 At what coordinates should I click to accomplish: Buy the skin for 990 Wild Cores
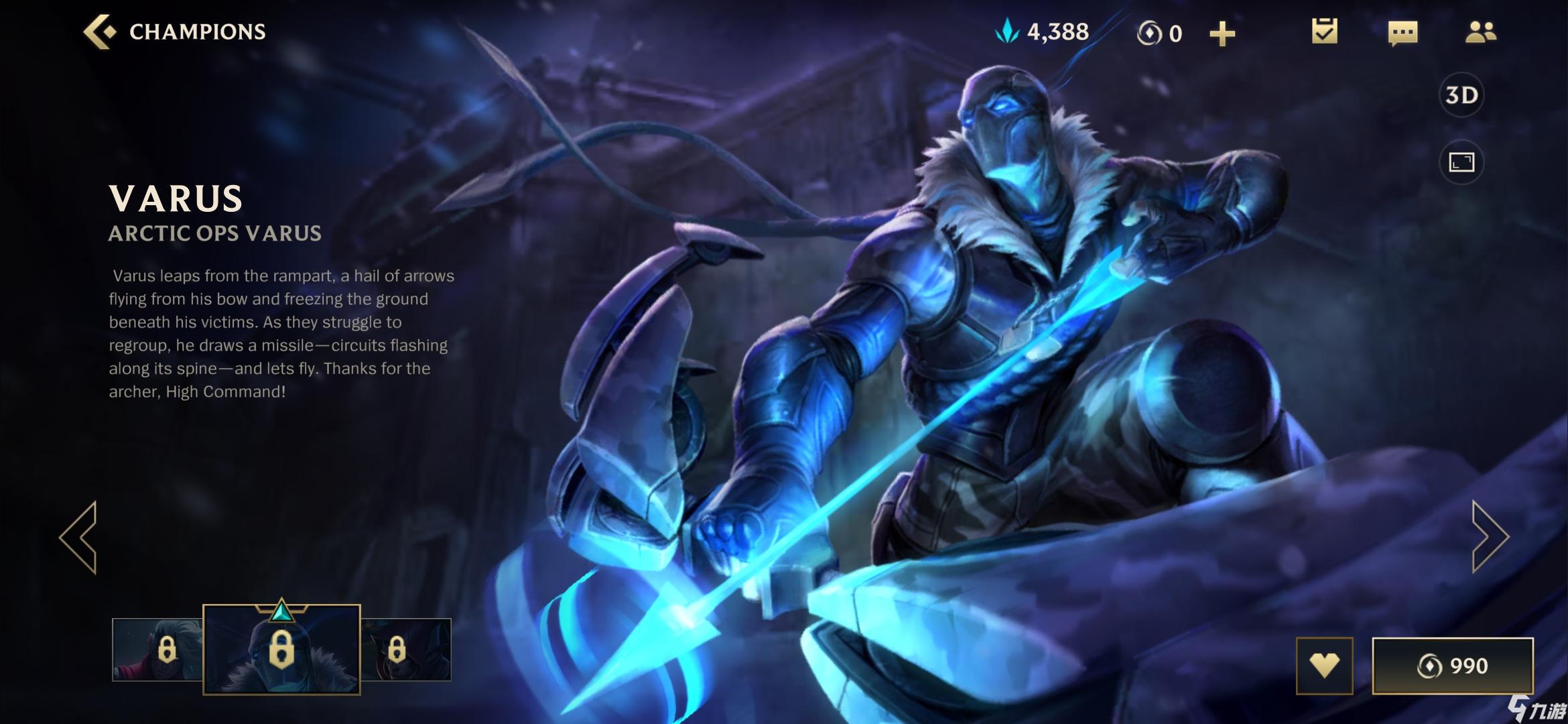[1452, 666]
